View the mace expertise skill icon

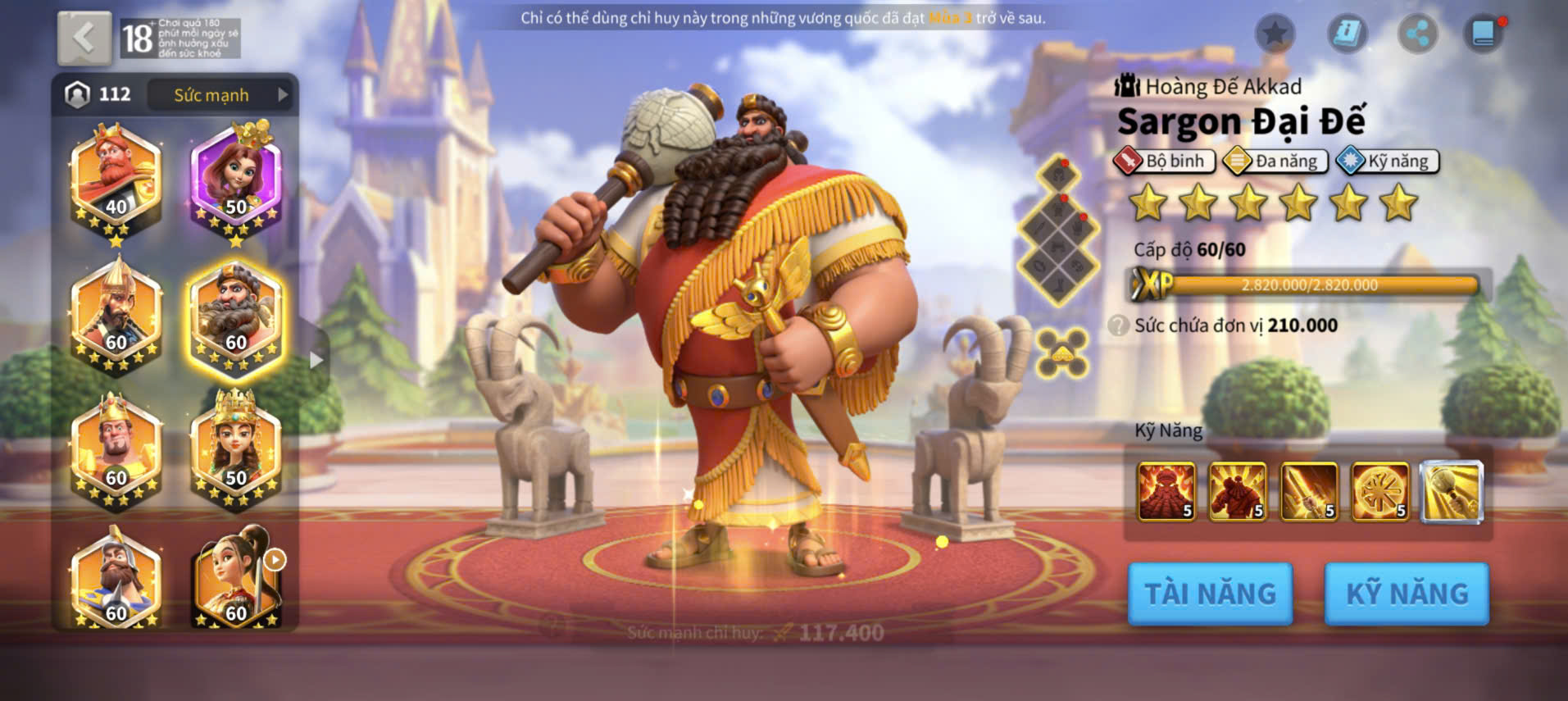click(x=1452, y=491)
